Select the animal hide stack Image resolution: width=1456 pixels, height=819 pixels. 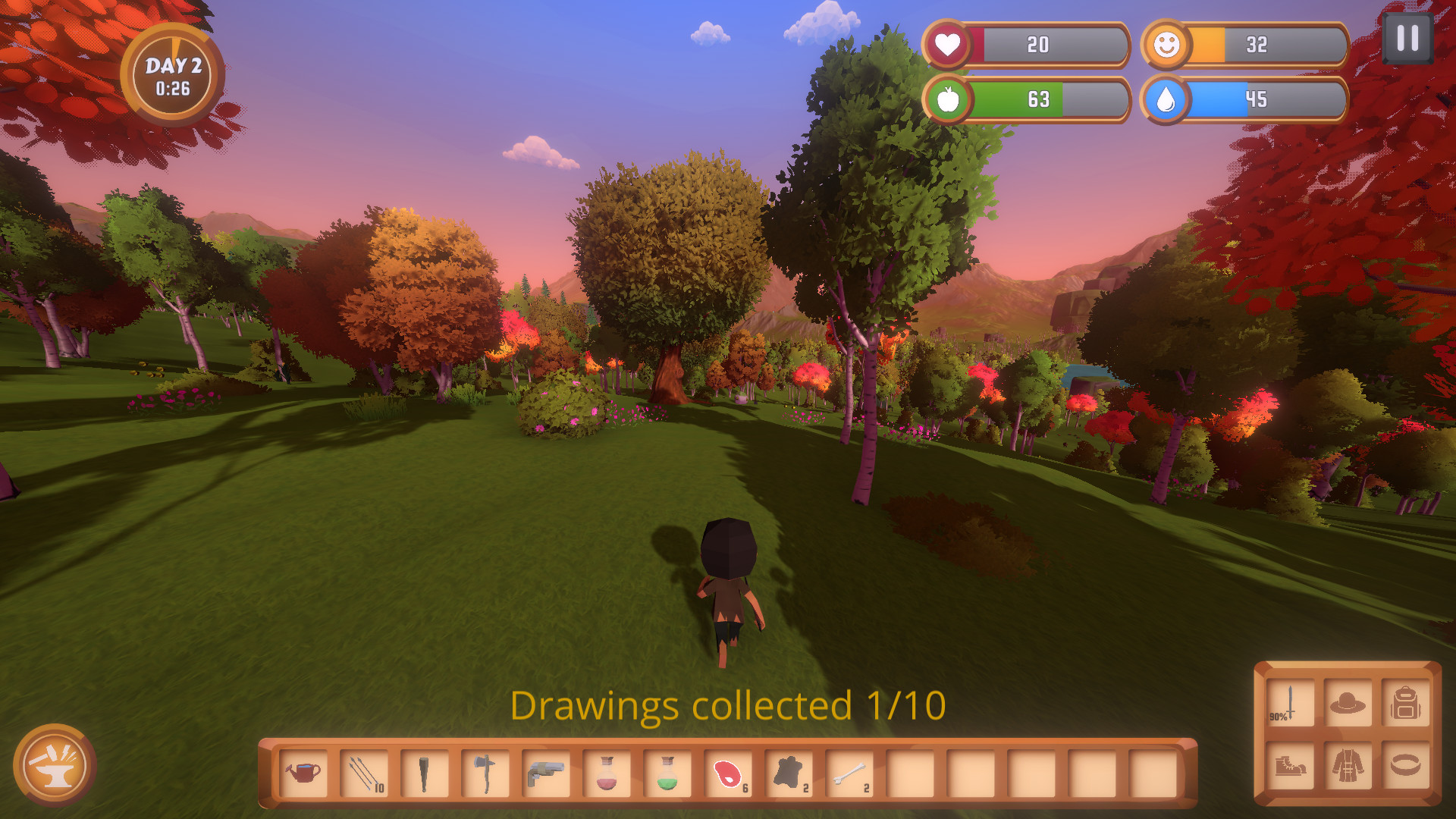click(789, 773)
